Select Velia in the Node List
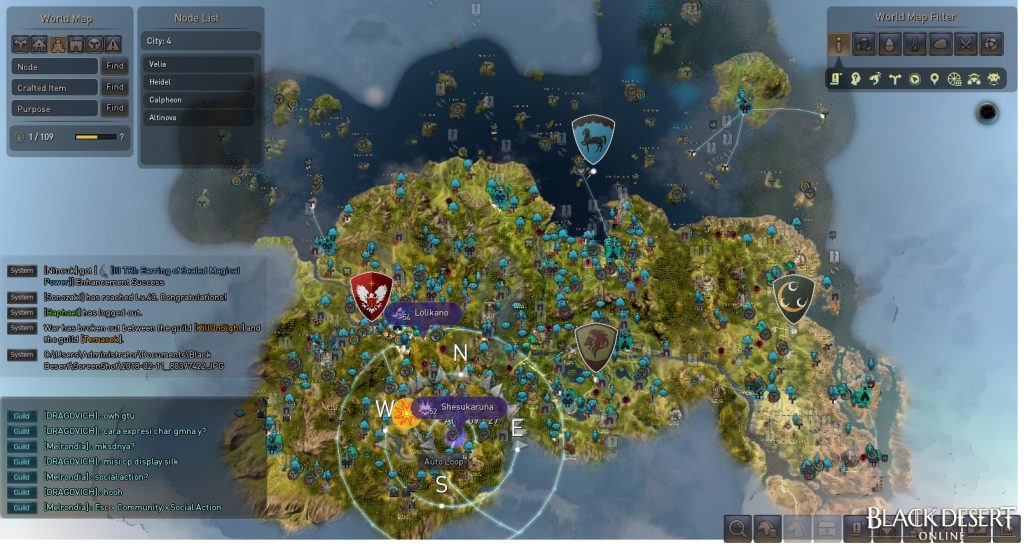Screen dimensions: 1024x546 pyautogui.click(x=199, y=64)
